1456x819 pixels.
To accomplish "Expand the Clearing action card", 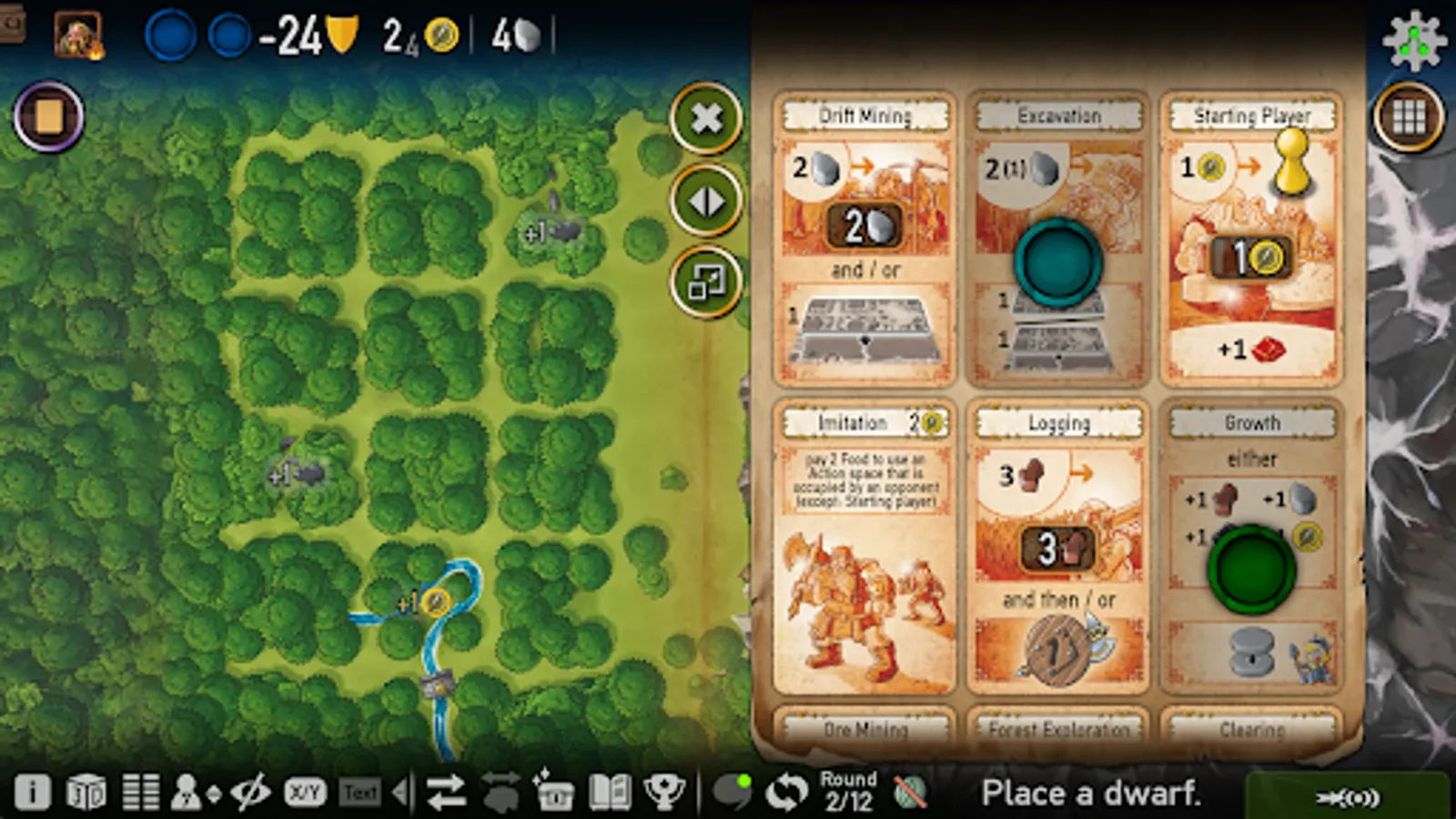I will (1251, 728).
